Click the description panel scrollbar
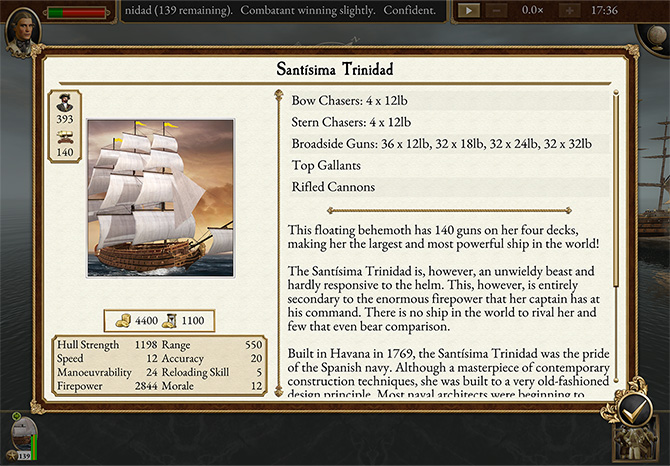Screen dimensions: 670x466 click(616, 240)
